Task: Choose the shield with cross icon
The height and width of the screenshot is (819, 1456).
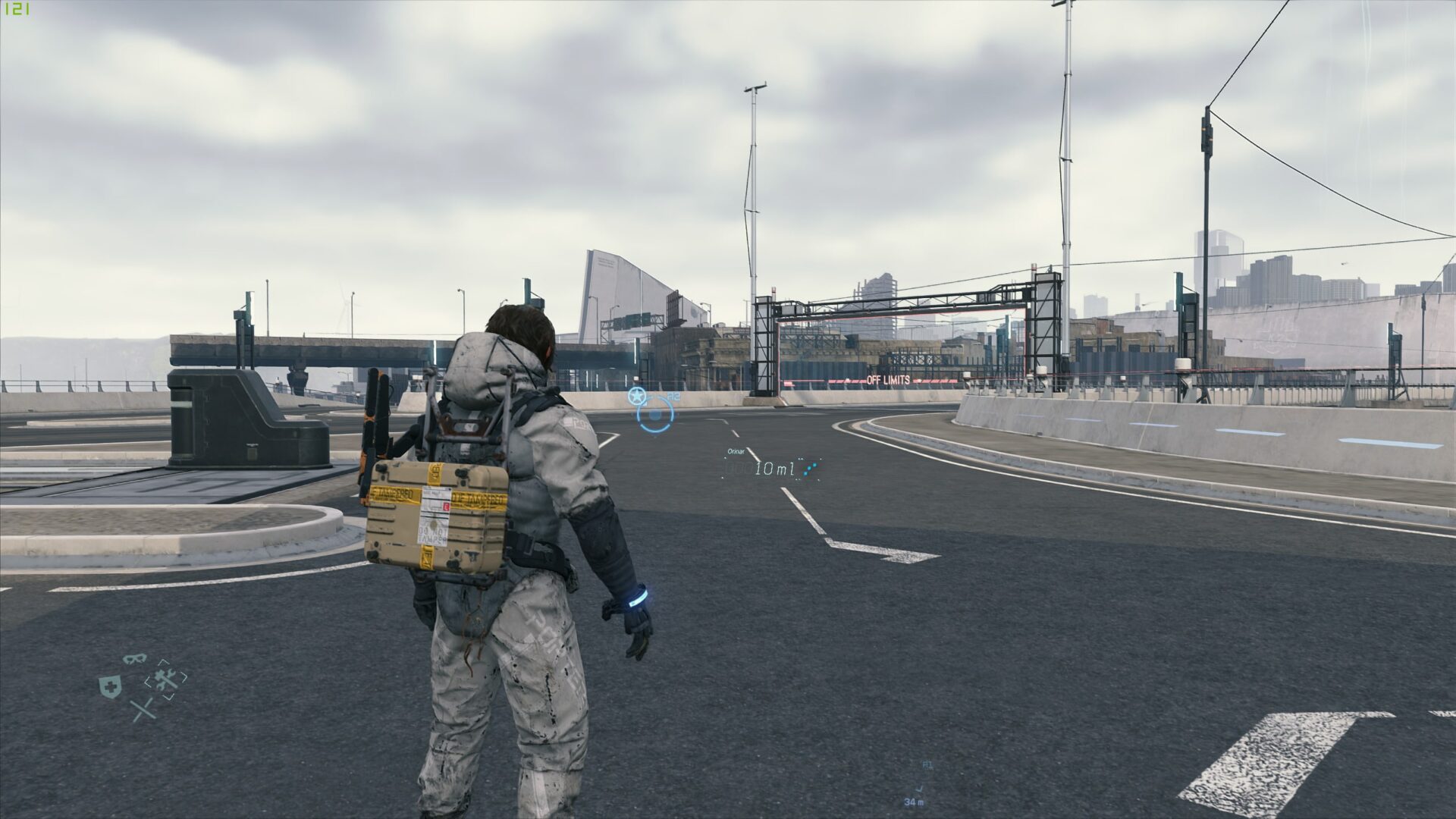Action: 111,687
